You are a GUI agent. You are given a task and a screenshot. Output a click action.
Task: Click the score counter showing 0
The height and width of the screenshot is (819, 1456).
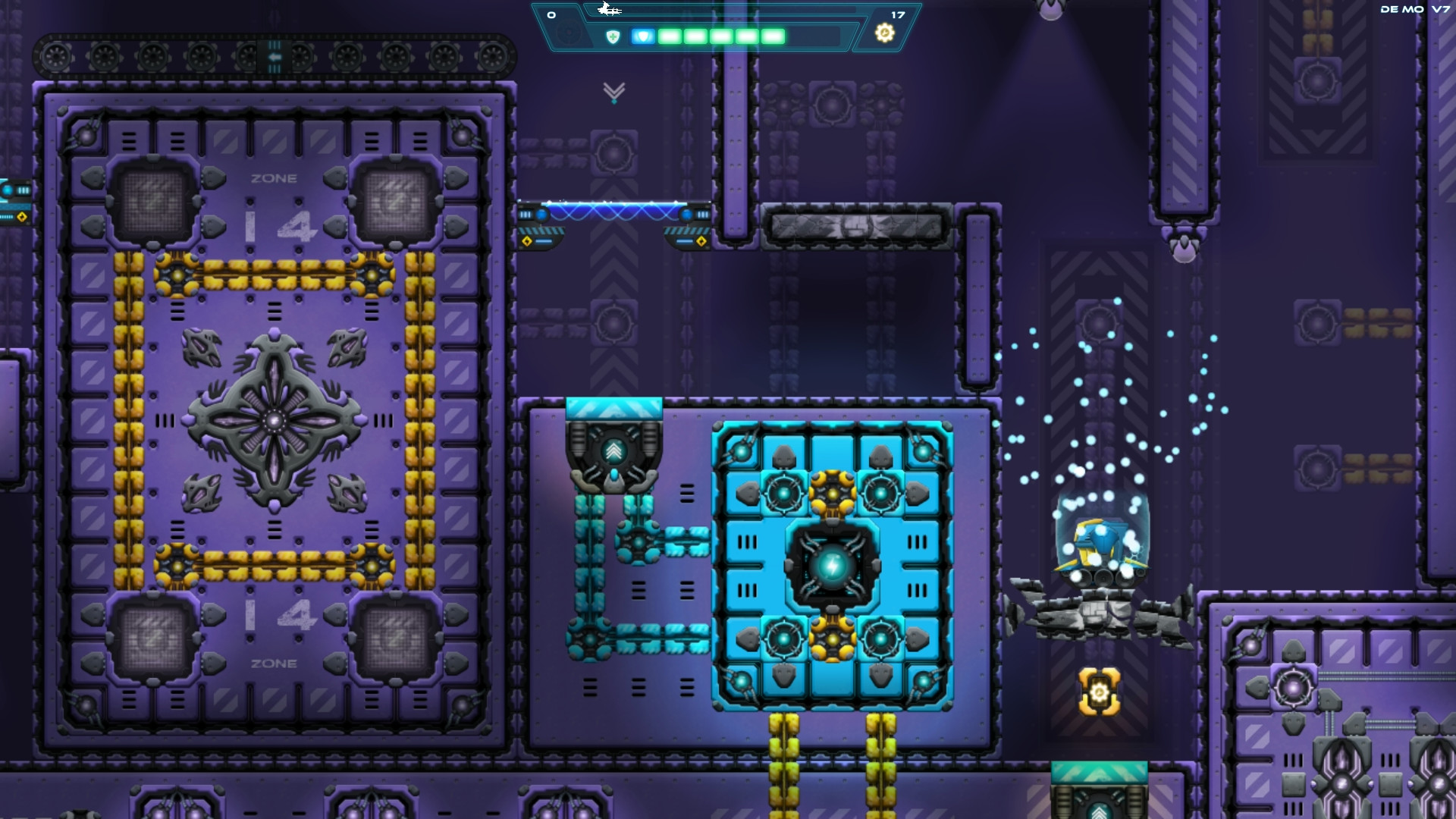pyautogui.click(x=551, y=14)
